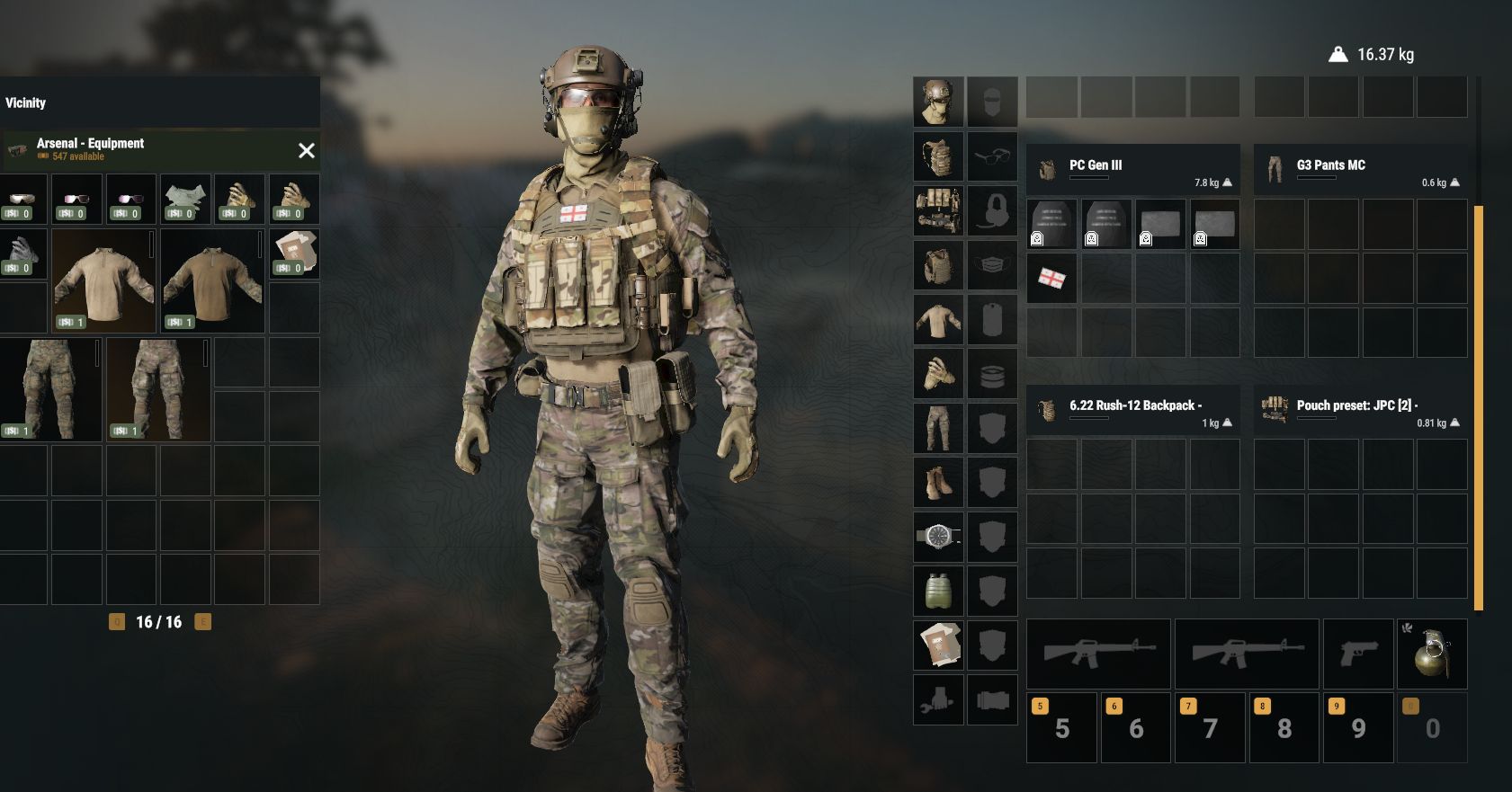Screen dimensions: 1512x792
Task: Select the gloves equipment slot icon
Action: pos(938,373)
